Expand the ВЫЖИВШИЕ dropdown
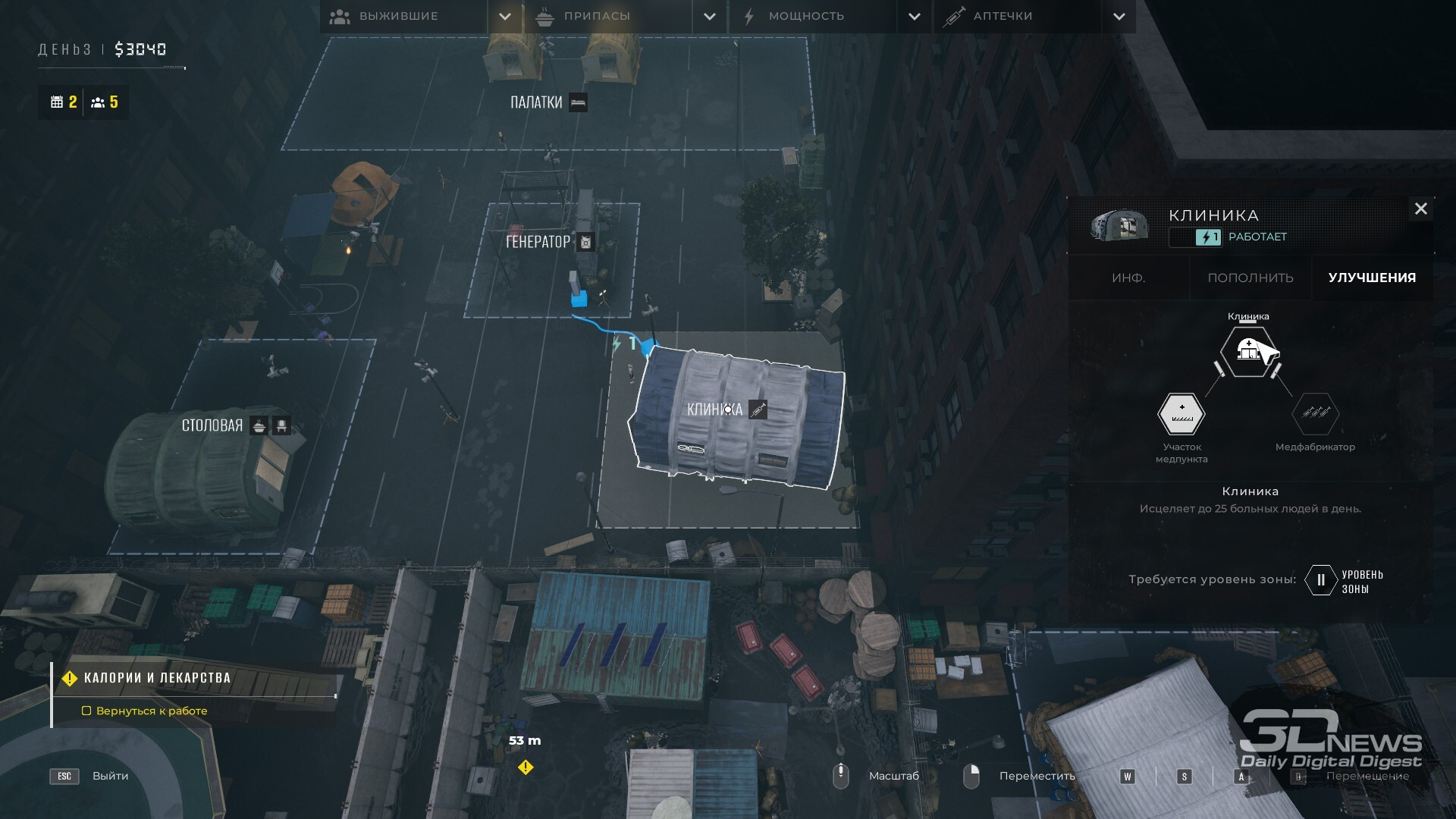Image resolution: width=1456 pixels, height=819 pixels. (x=505, y=16)
